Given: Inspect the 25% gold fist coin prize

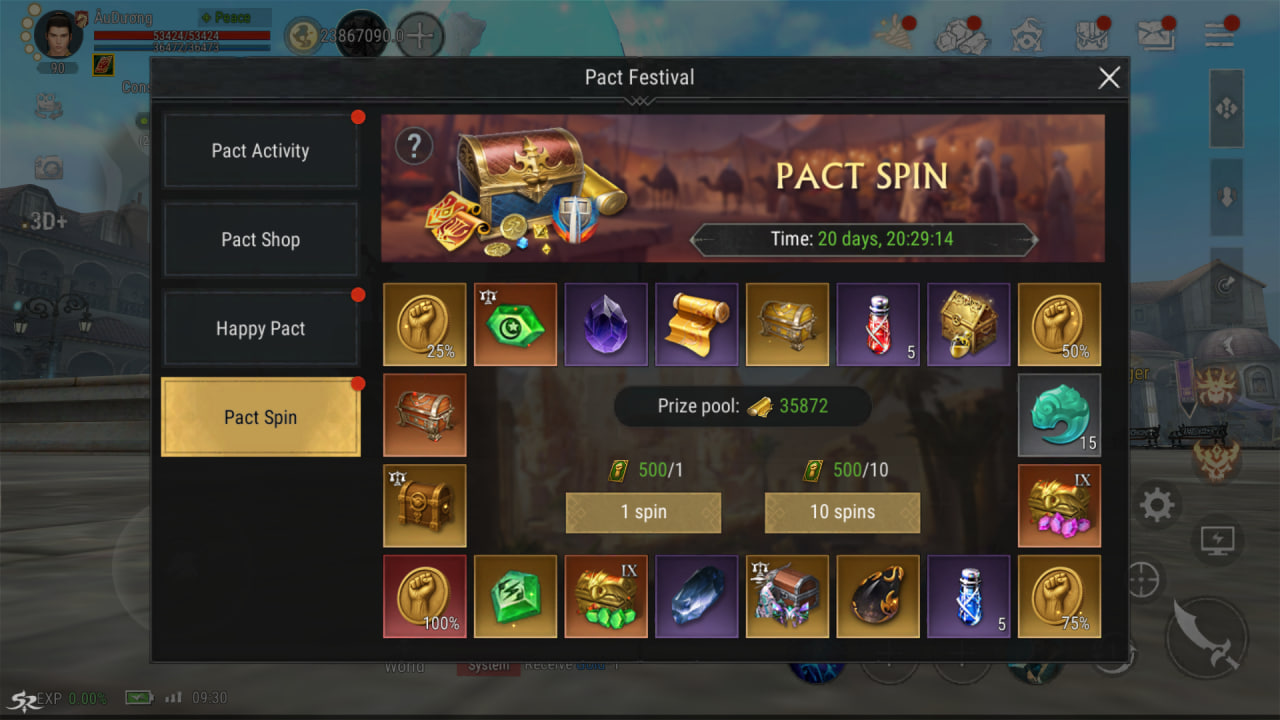Looking at the screenshot, I should (425, 324).
